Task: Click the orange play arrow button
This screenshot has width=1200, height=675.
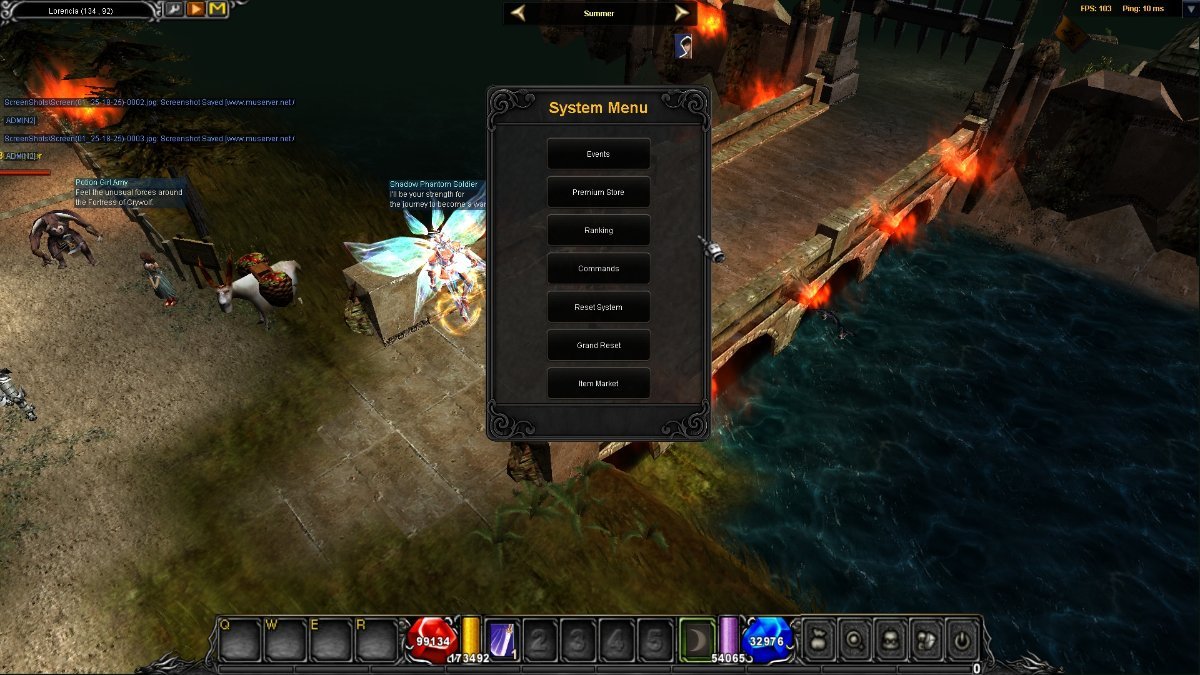Action: coord(195,10)
